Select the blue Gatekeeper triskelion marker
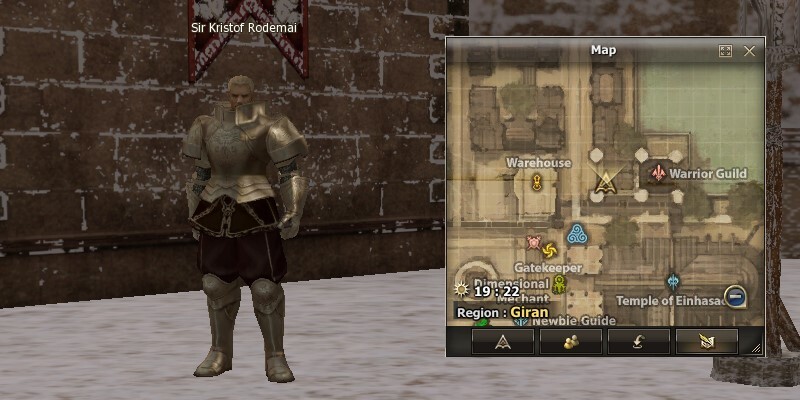 pos(576,235)
